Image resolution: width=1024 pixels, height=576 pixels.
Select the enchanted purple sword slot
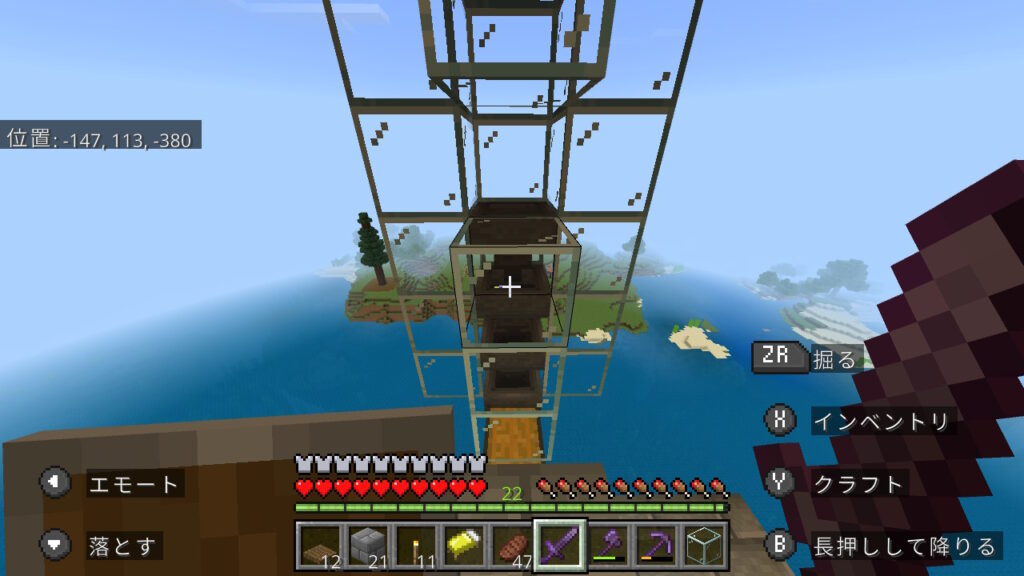coord(558,544)
